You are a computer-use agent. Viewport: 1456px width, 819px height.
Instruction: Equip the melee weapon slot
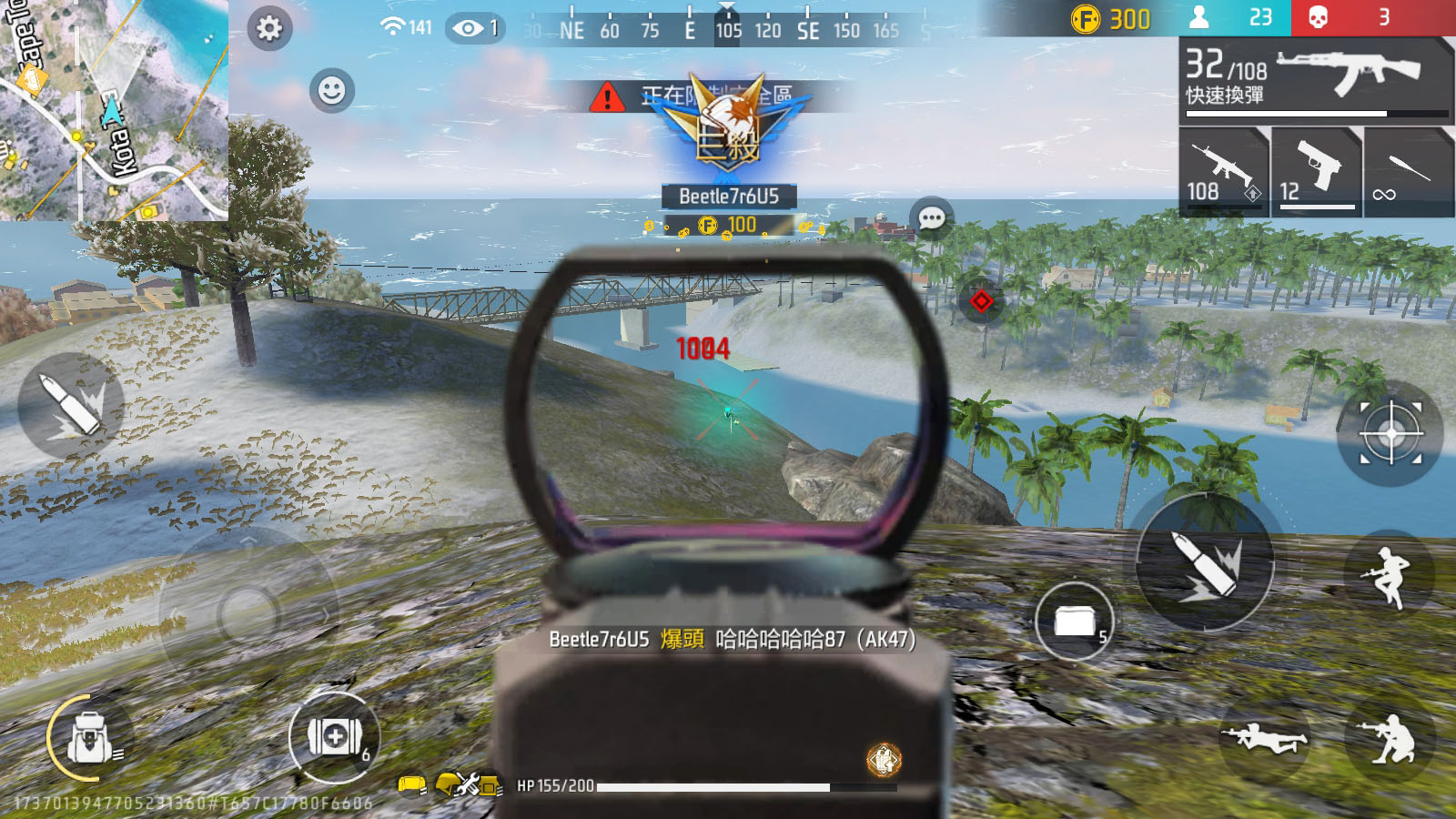point(1408,172)
